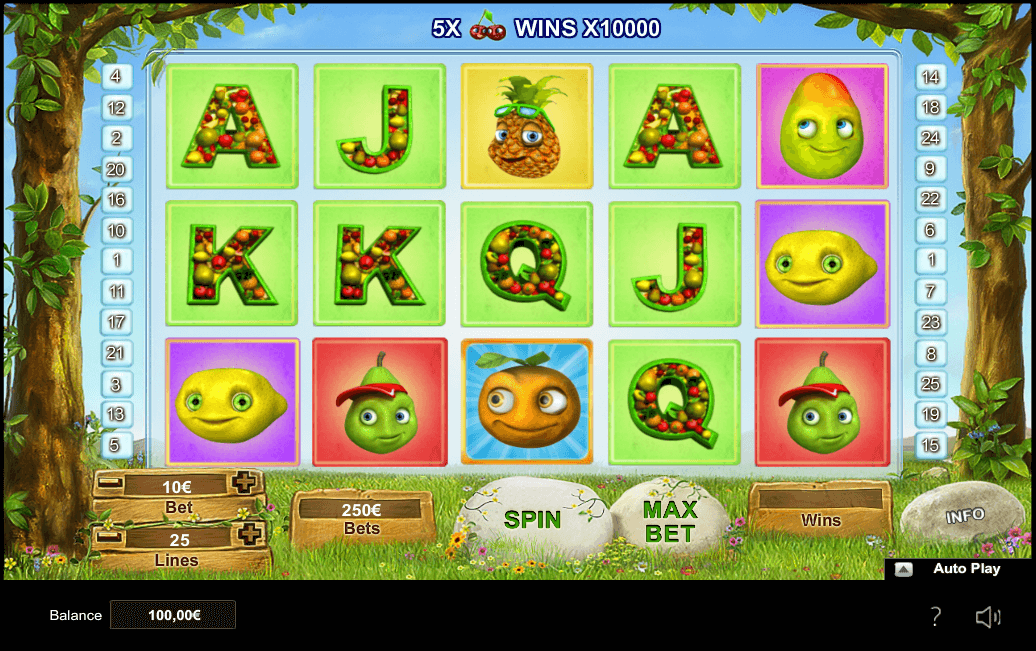
Task: Show payline number 5 marker
Action: coord(116,445)
